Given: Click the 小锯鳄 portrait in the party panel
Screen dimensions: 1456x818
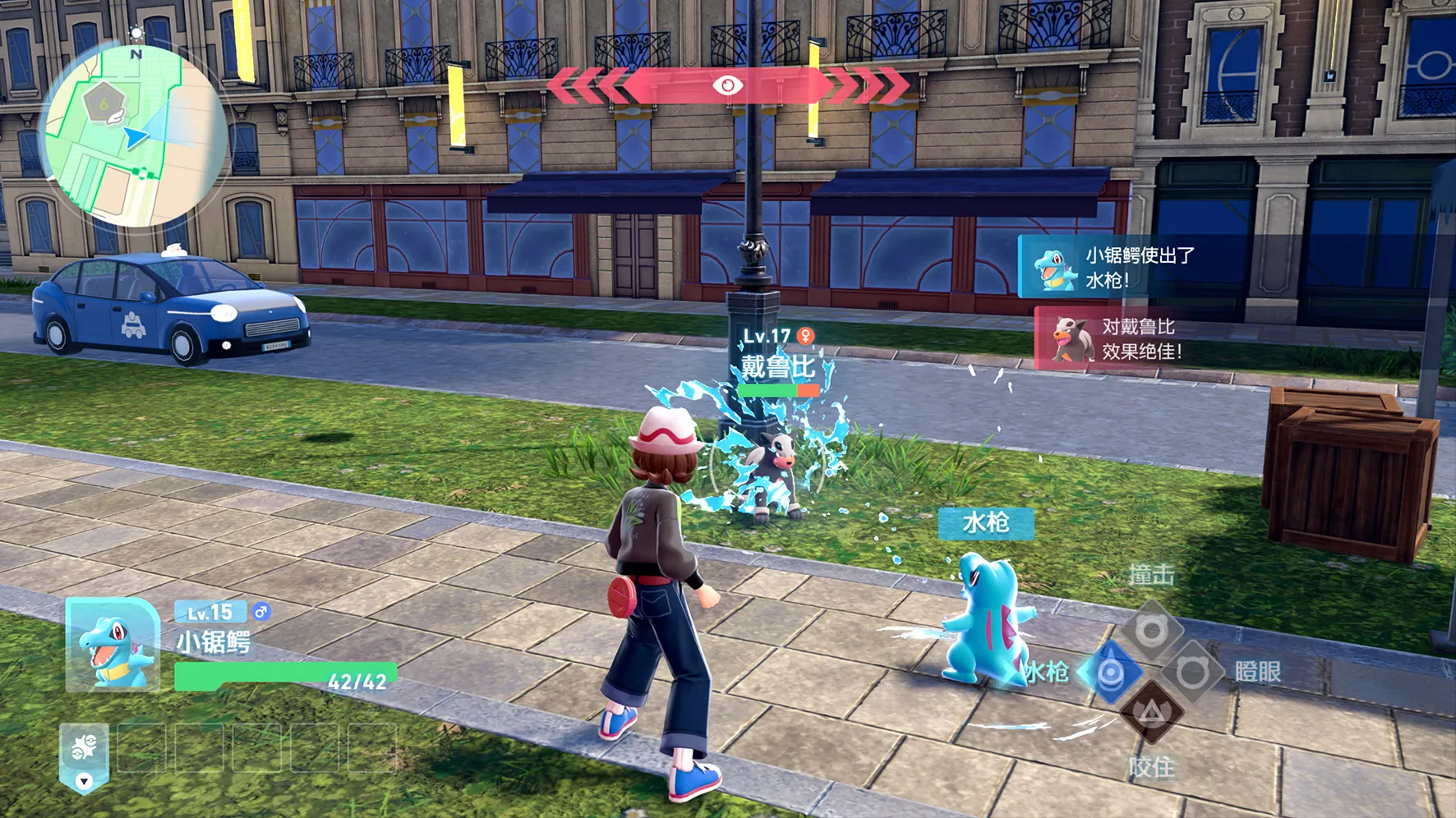Looking at the screenshot, I should coord(113,645).
